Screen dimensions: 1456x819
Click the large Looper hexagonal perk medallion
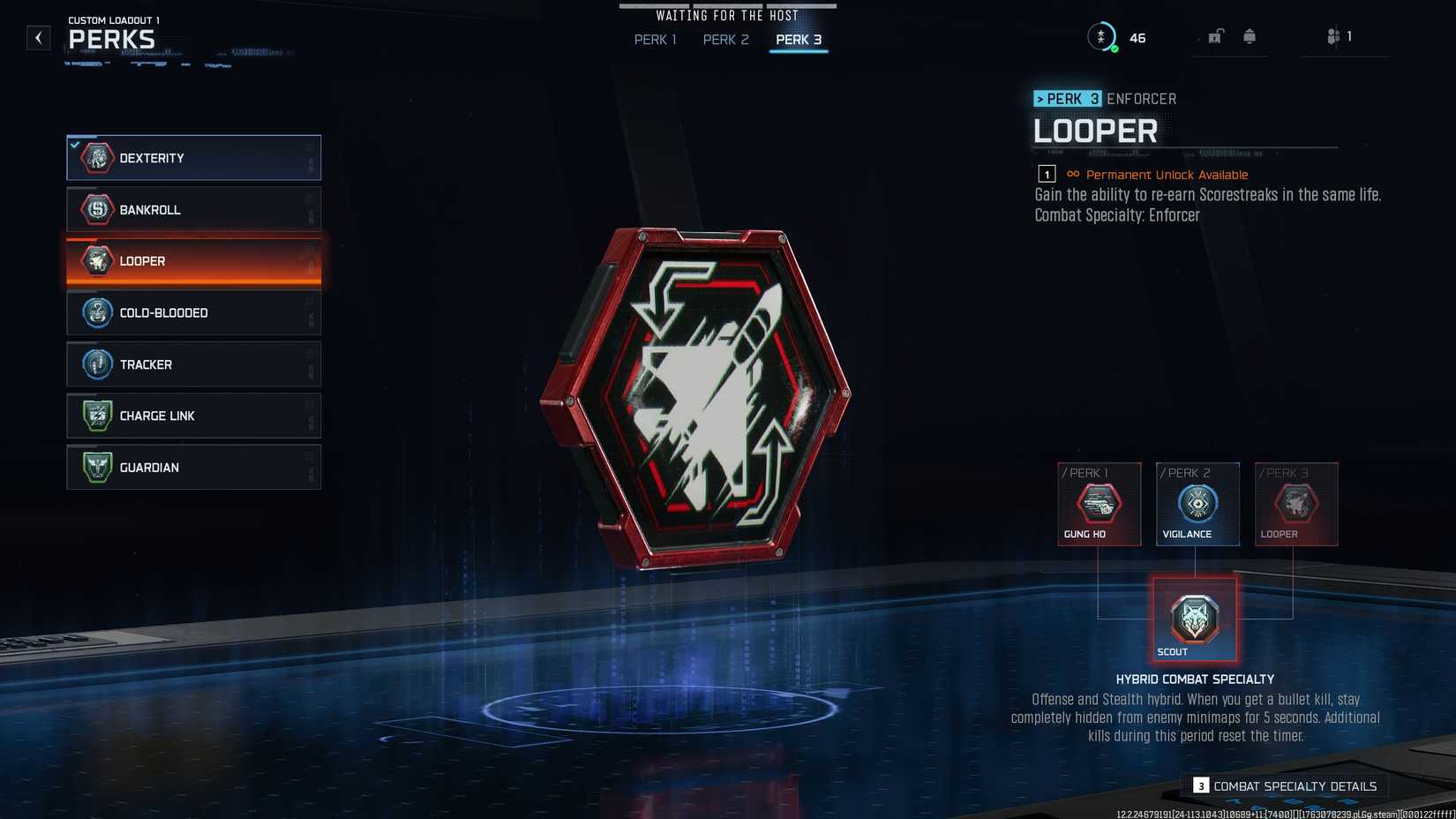[x=722, y=397]
